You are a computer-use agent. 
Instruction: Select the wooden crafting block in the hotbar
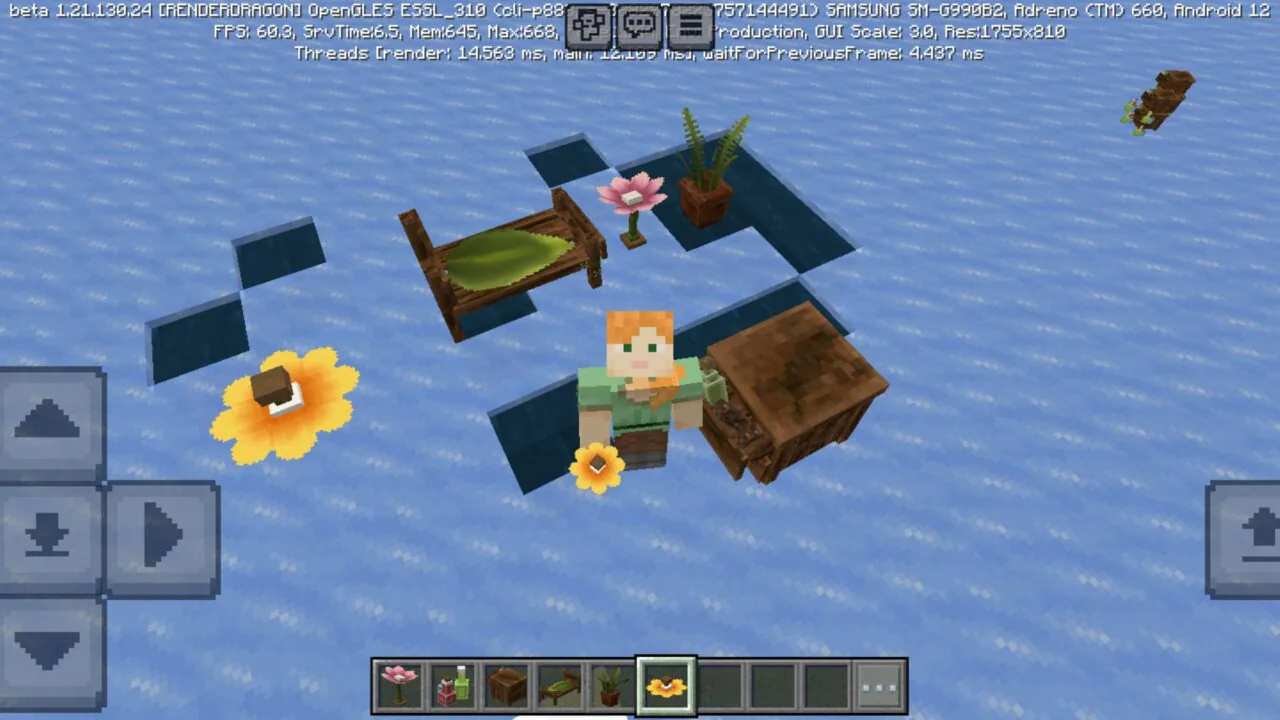point(506,686)
